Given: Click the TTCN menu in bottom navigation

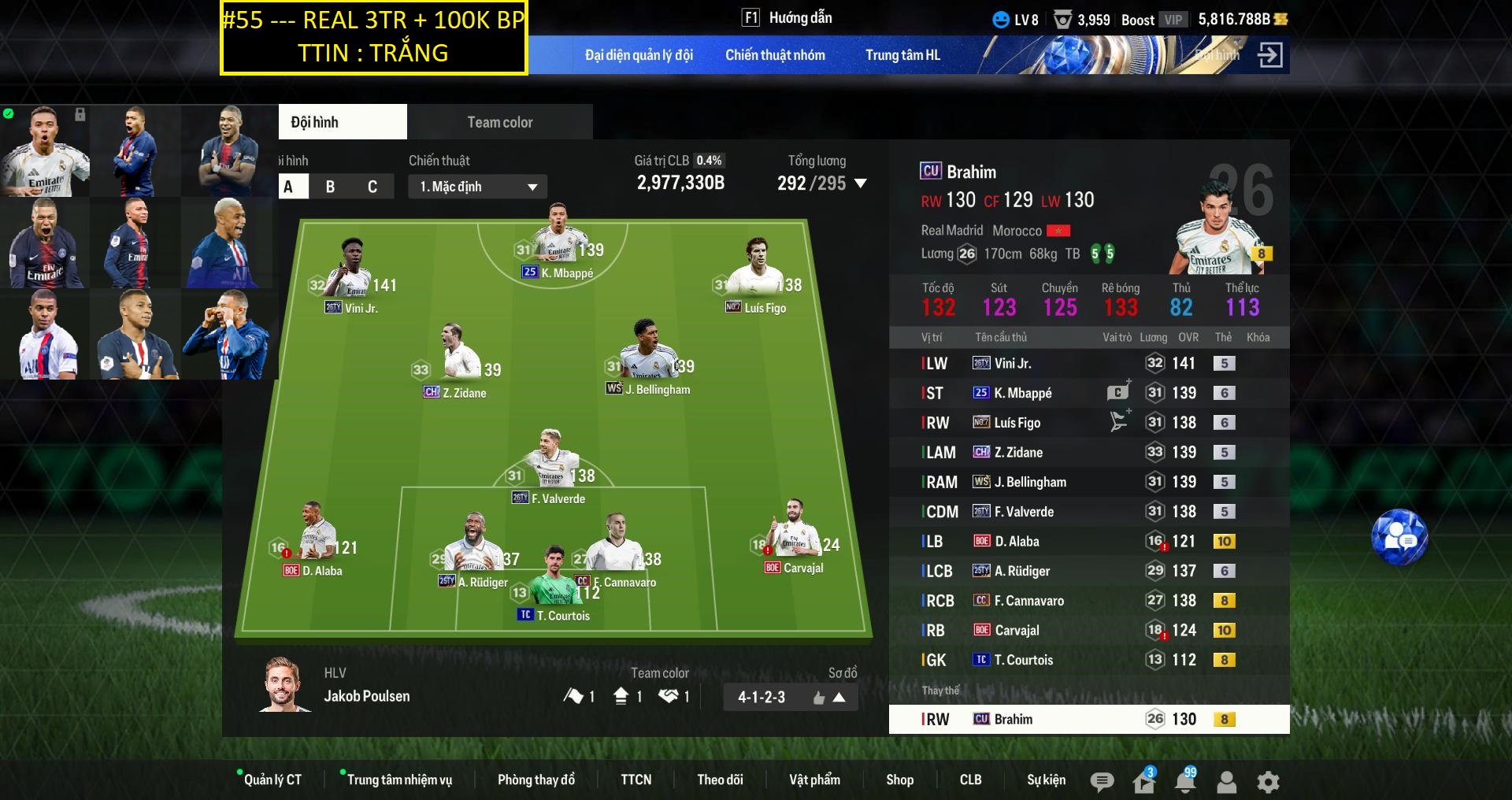Looking at the screenshot, I should (x=636, y=780).
